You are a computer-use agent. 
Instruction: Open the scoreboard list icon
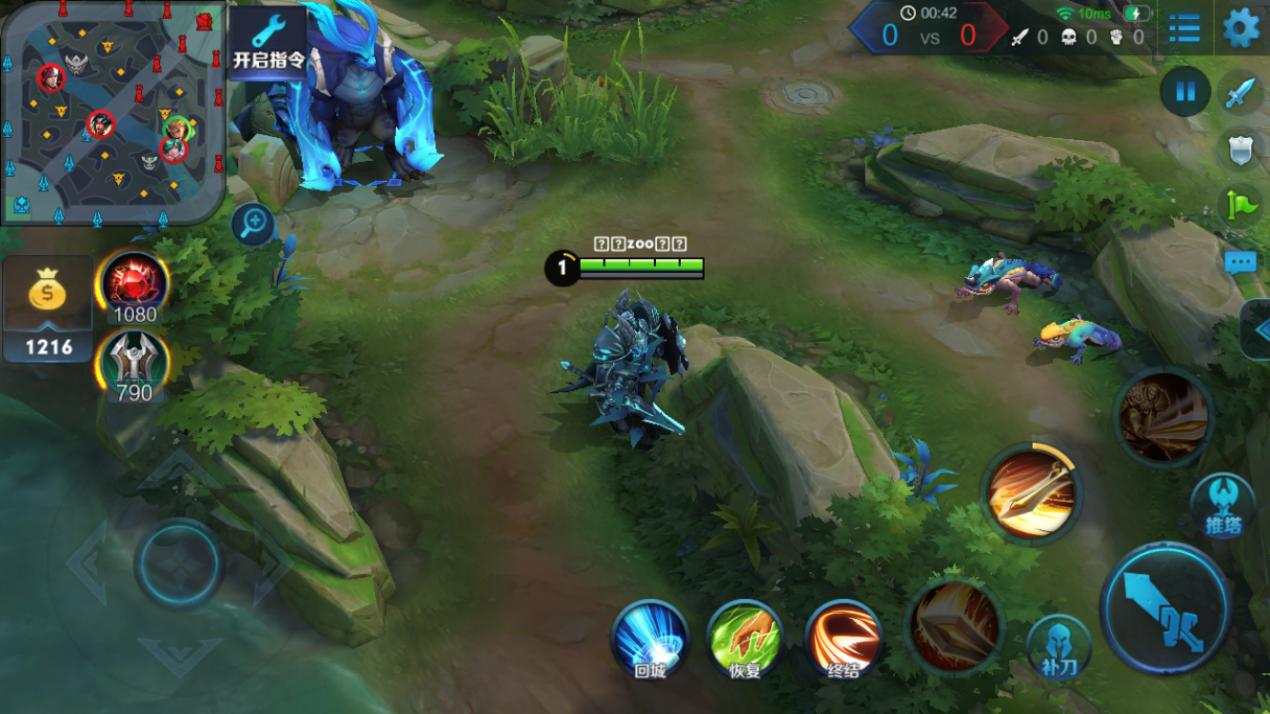[1184, 28]
